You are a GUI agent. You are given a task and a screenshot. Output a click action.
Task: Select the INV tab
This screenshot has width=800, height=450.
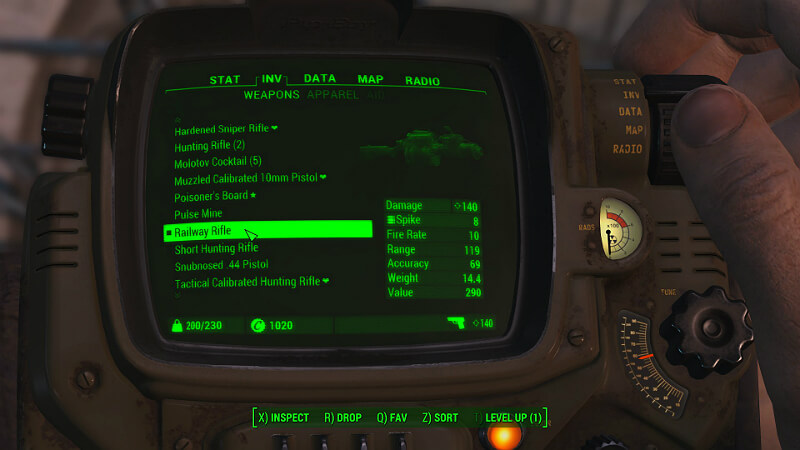(x=273, y=79)
